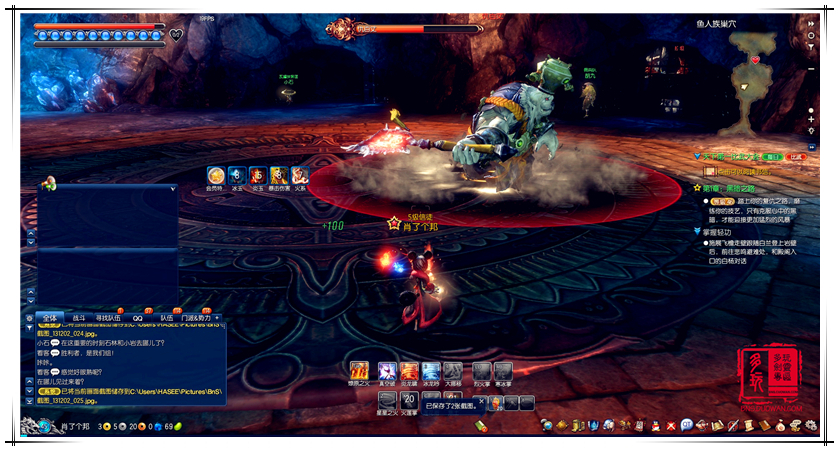Activate the 爆原之火 skill icon

point(359,371)
